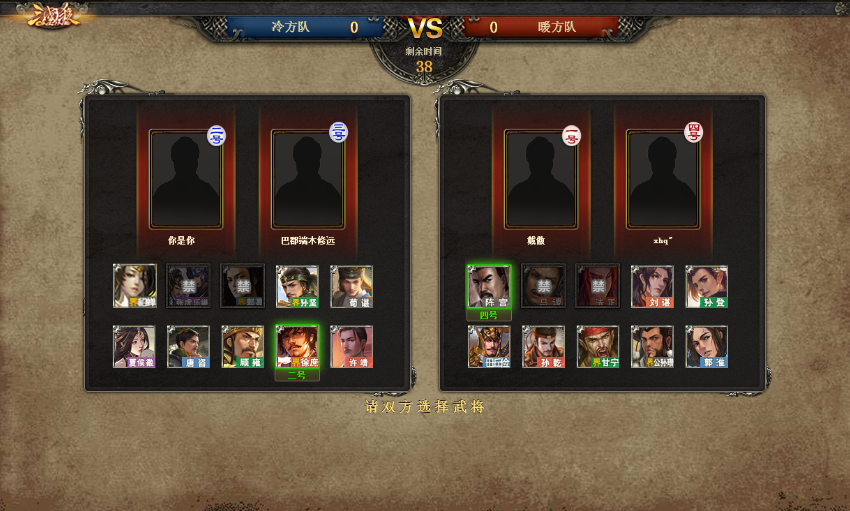Choose the 许靖 hero card
The image size is (850, 511).
pyautogui.click(x=351, y=346)
